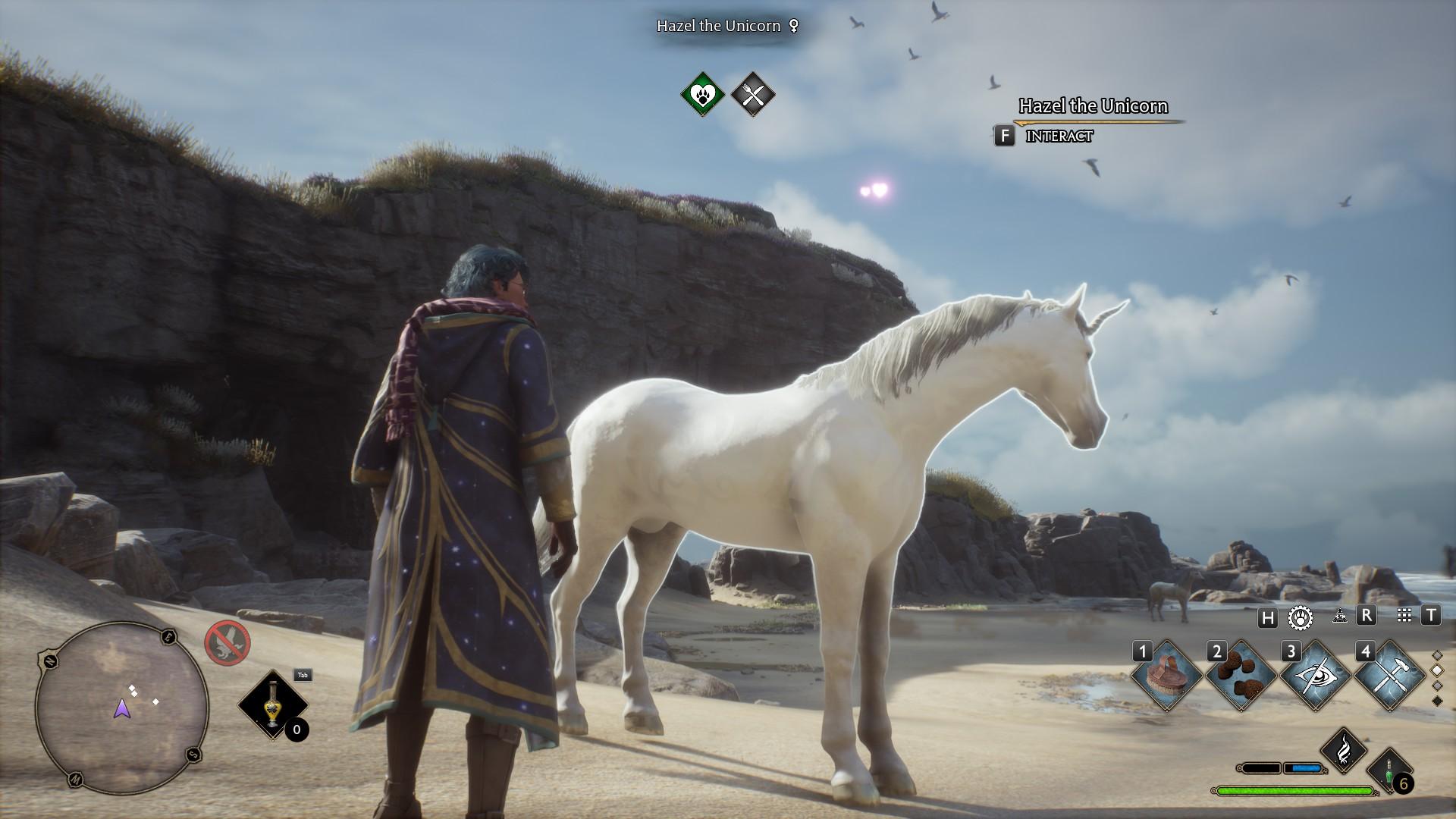
Task: Use the green Wiggenweld healing potion
Action: pos(1390,770)
